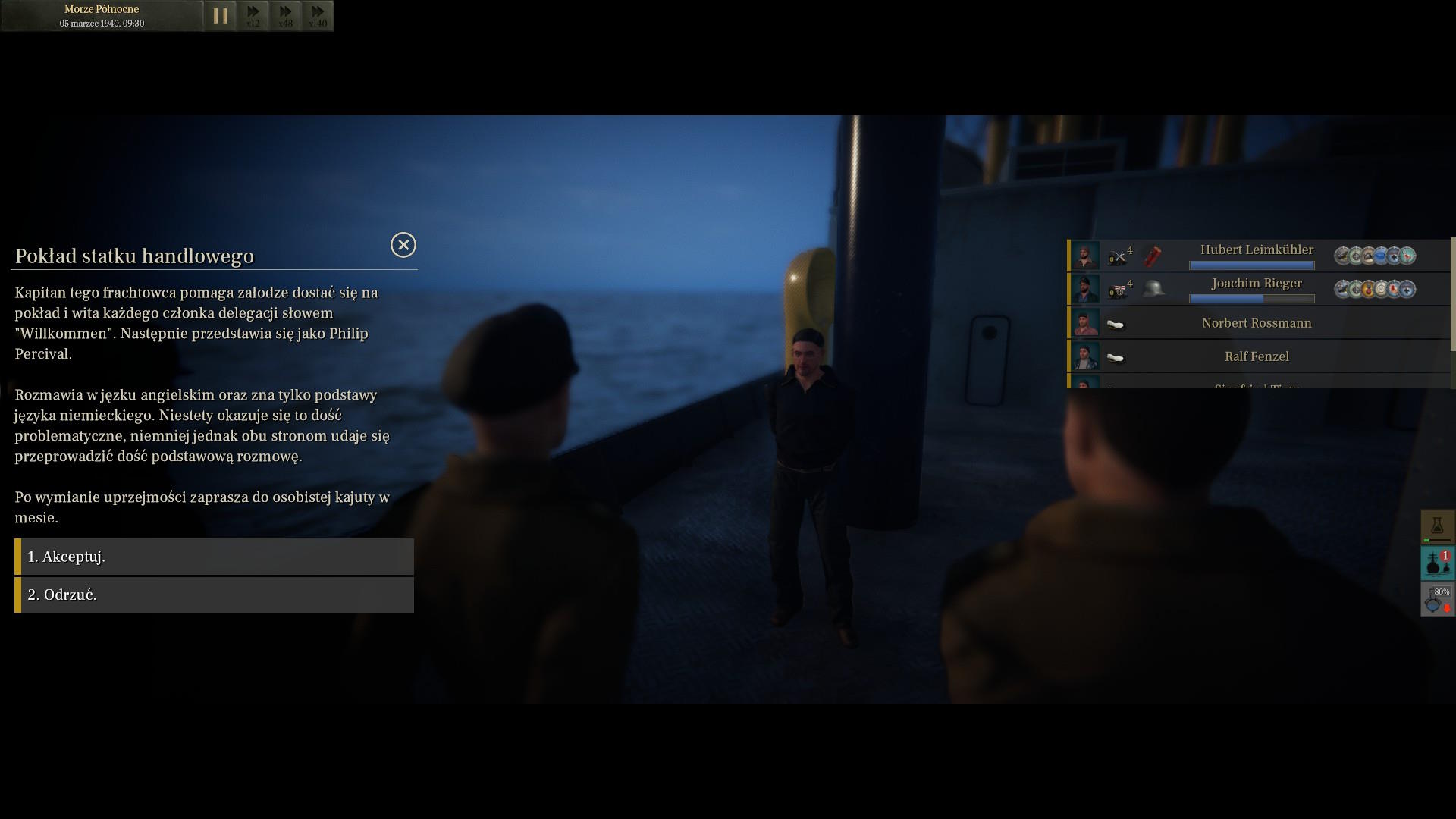
Task: Select crew member Norbert Rossmann
Action: (x=1256, y=323)
